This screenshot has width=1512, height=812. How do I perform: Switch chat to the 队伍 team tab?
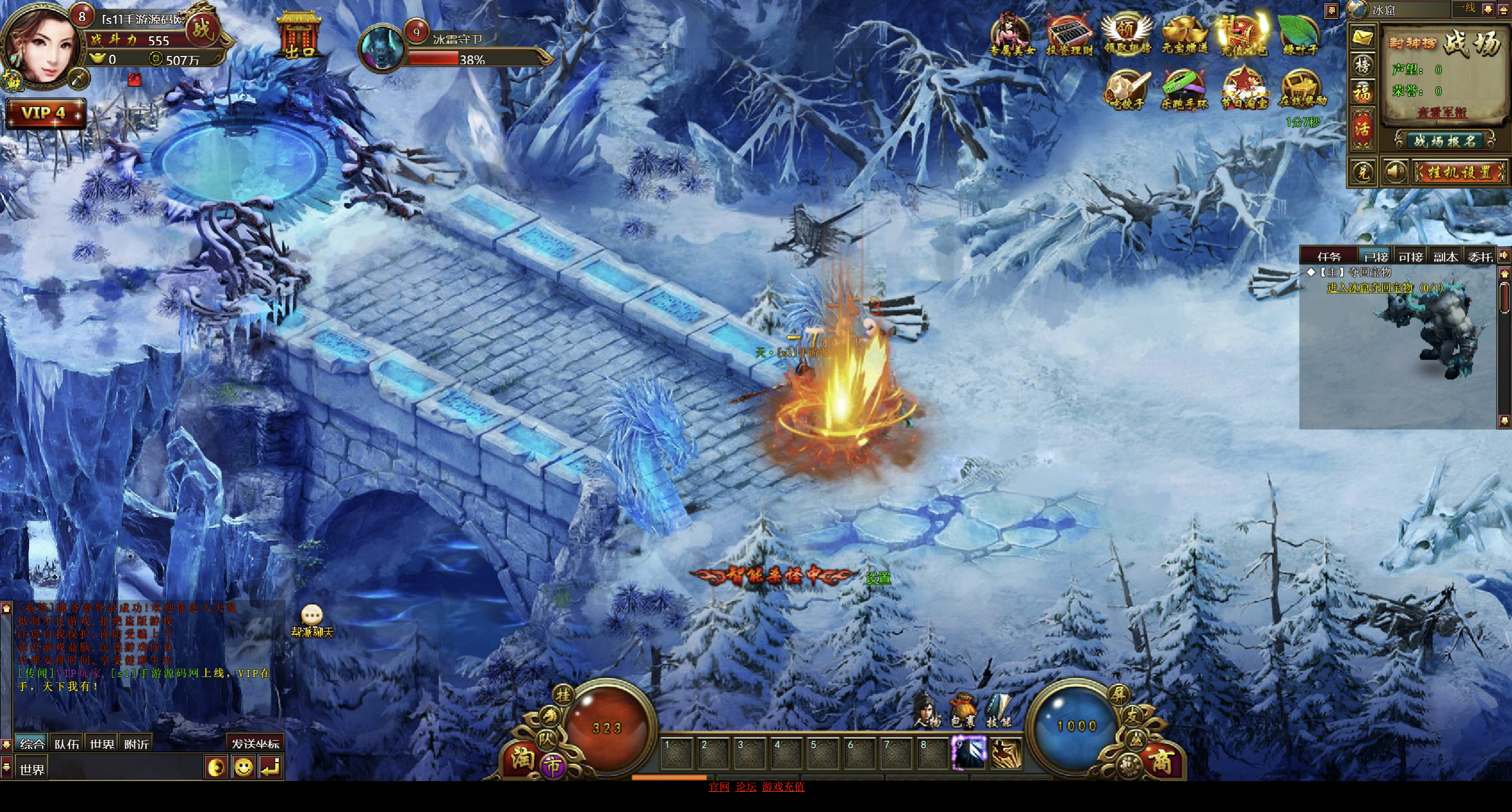tap(67, 744)
